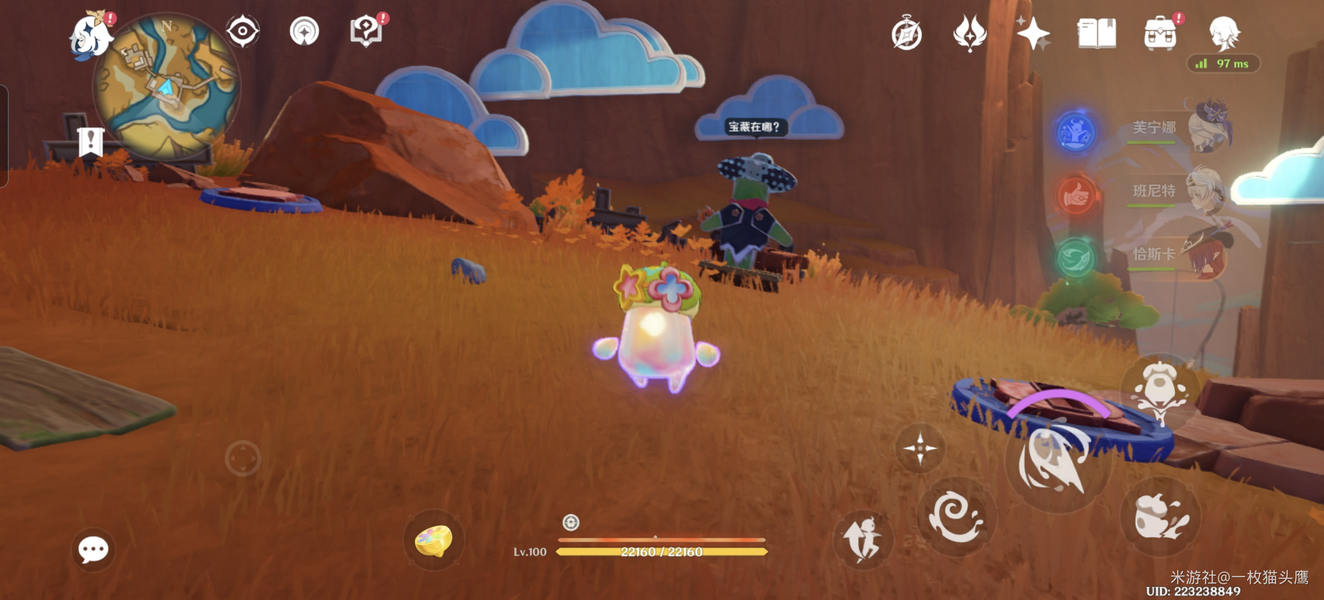The image size is (1324, 600).
Task: Open the compass icon in the top bar
Action: (x=906, y=34)
